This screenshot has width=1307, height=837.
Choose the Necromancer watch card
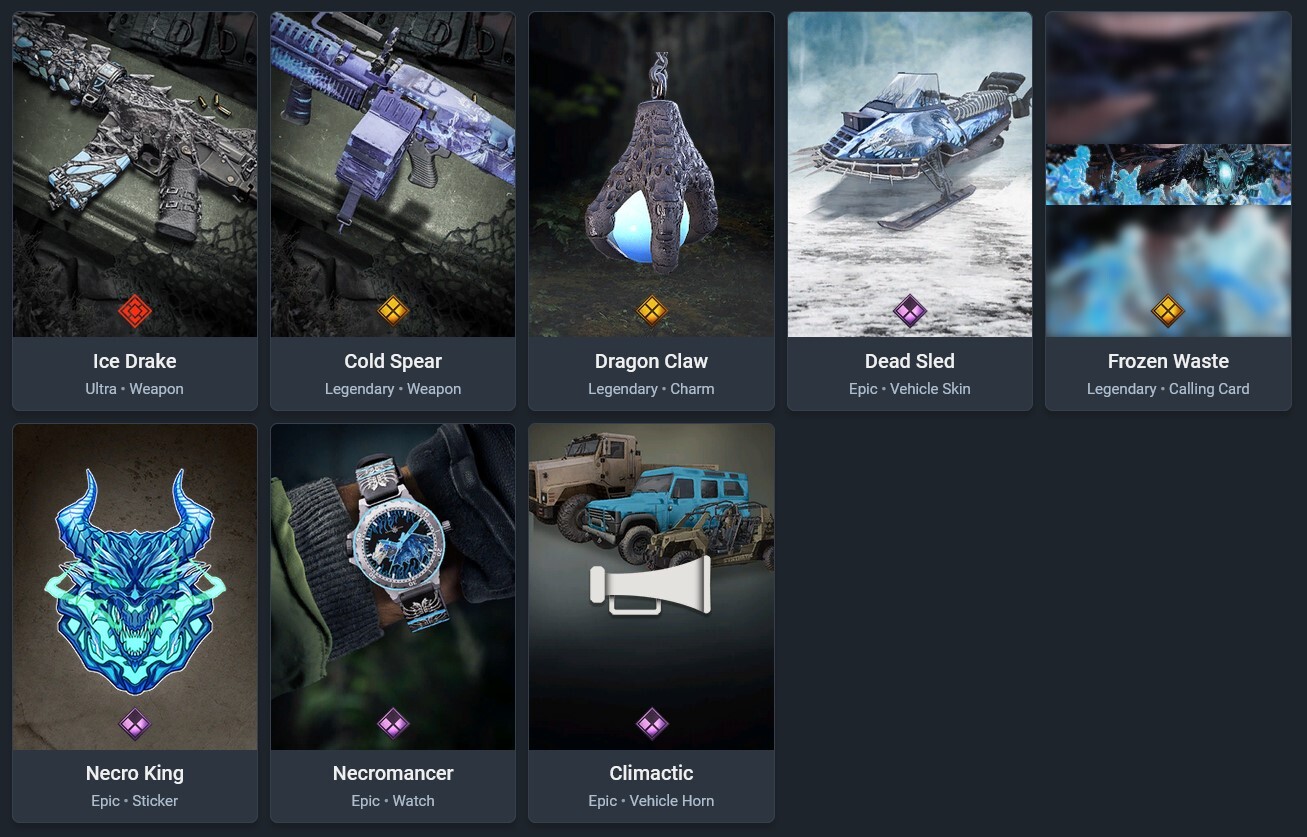click(393, 622)
